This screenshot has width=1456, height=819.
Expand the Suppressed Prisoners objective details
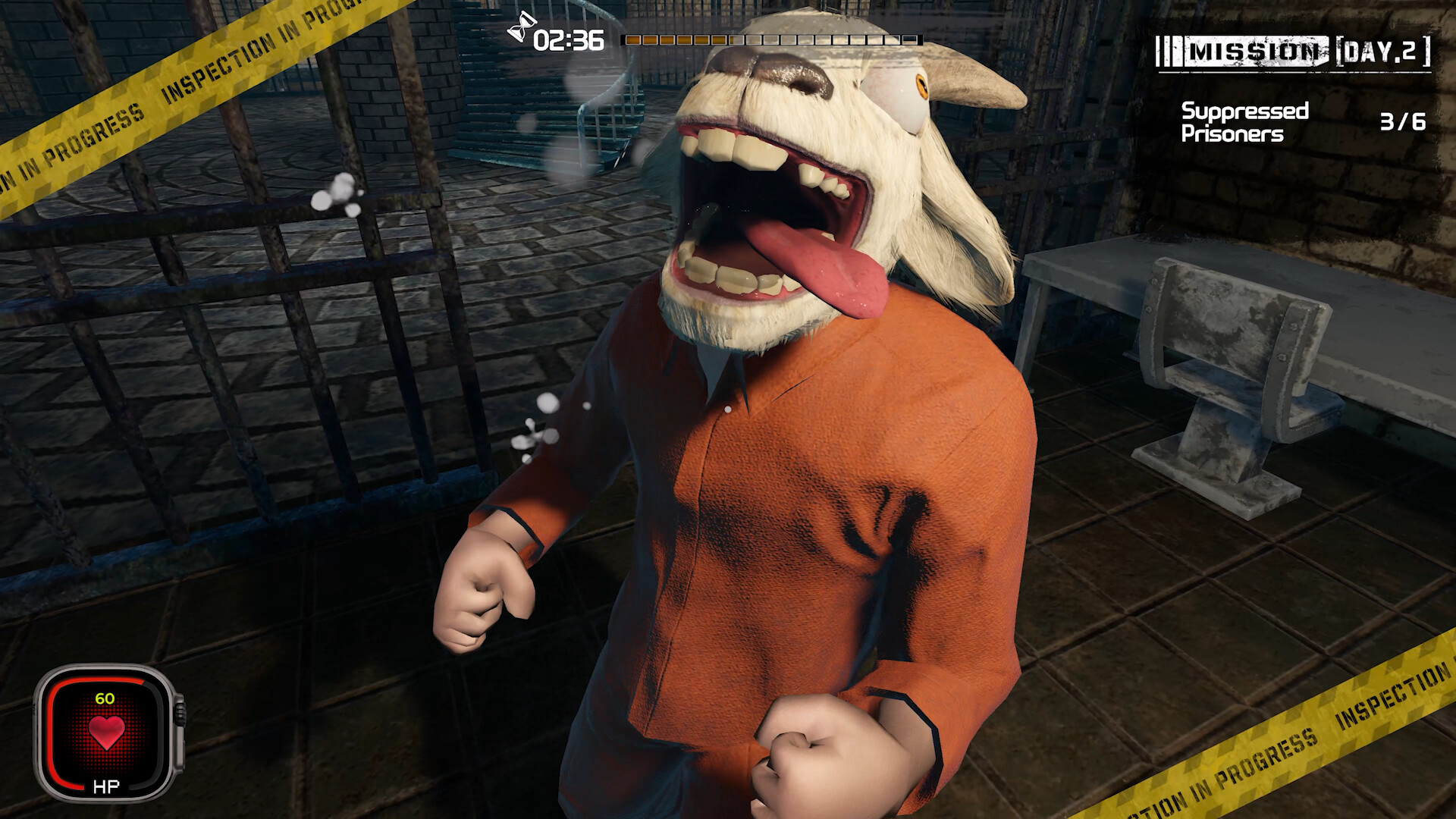click(x=1244, y=121)
